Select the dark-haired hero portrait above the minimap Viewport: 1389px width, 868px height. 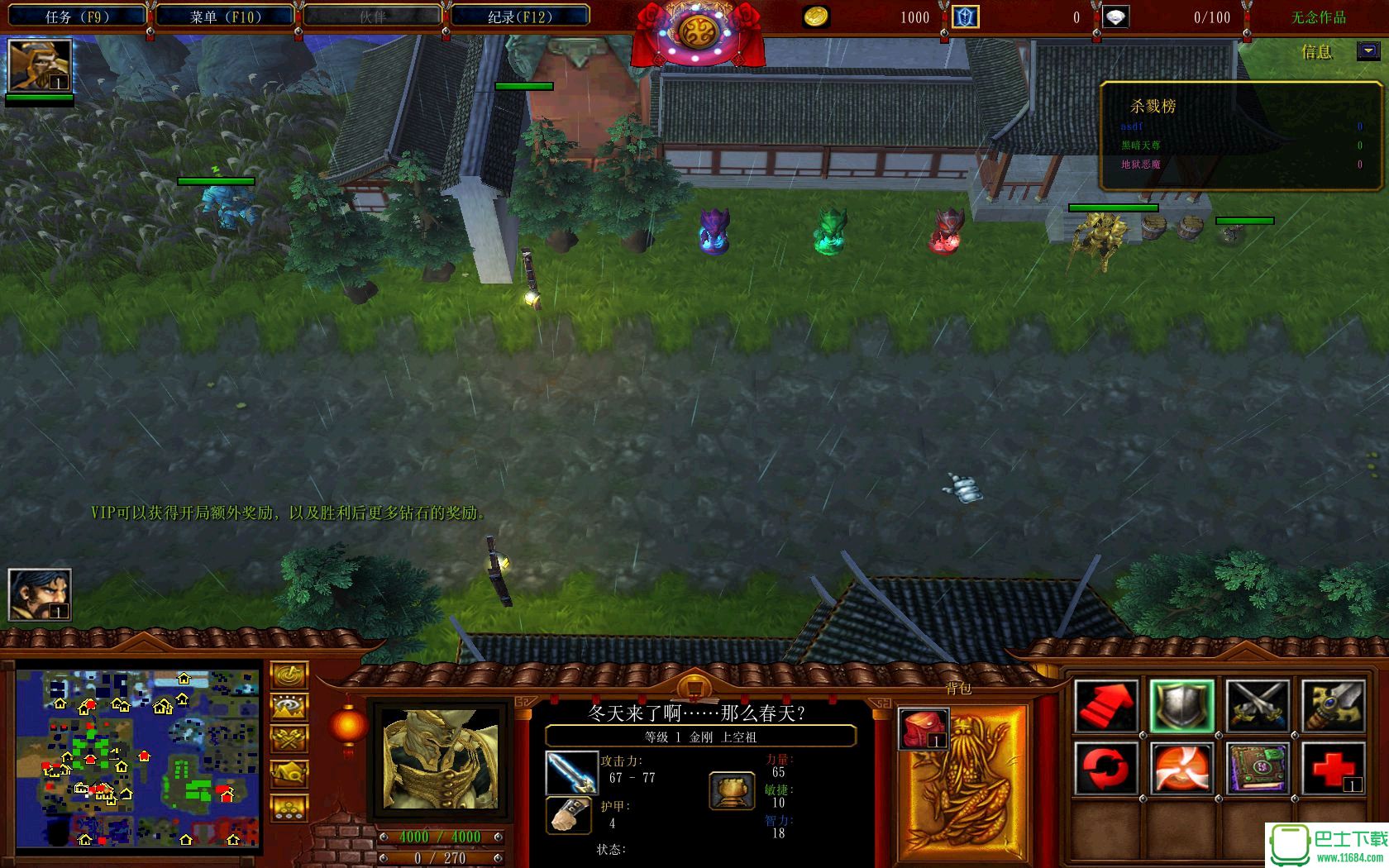(x=39, y=594)
